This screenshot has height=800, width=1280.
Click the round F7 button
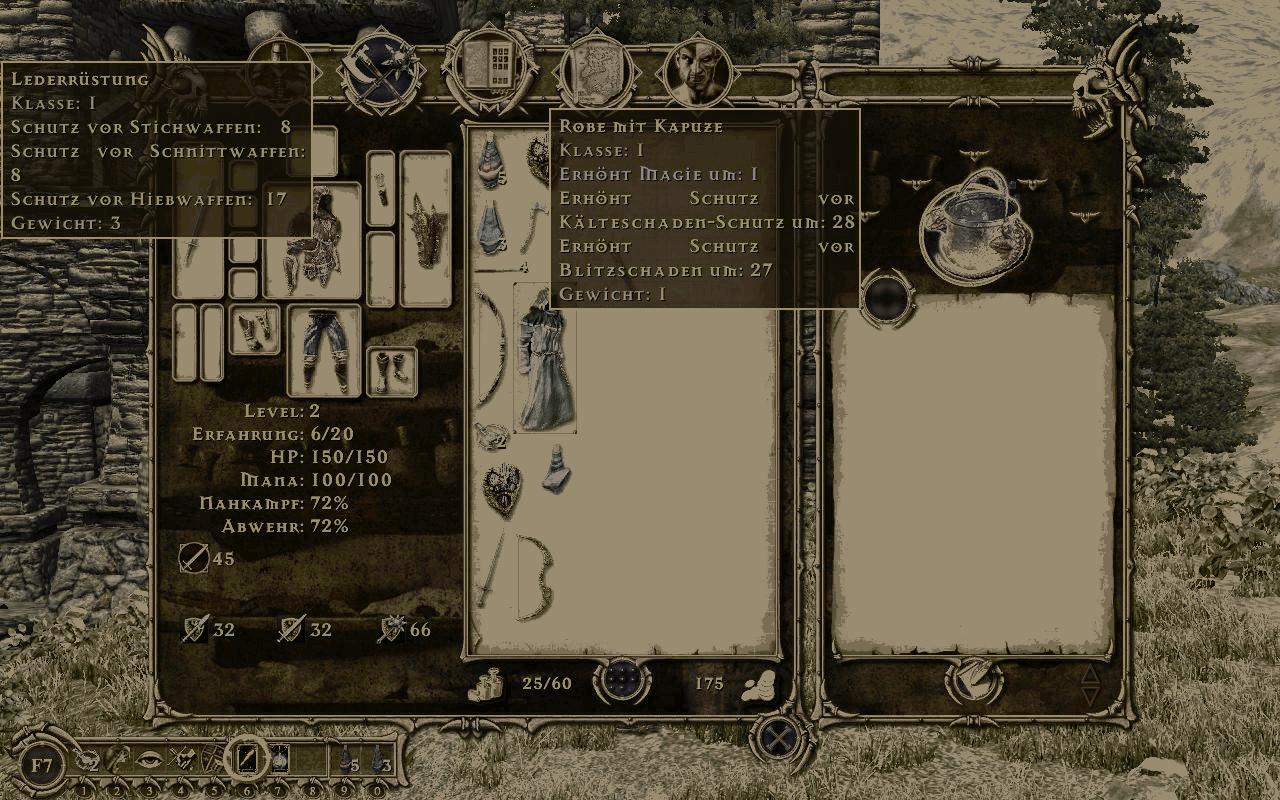tap(42, 766)
